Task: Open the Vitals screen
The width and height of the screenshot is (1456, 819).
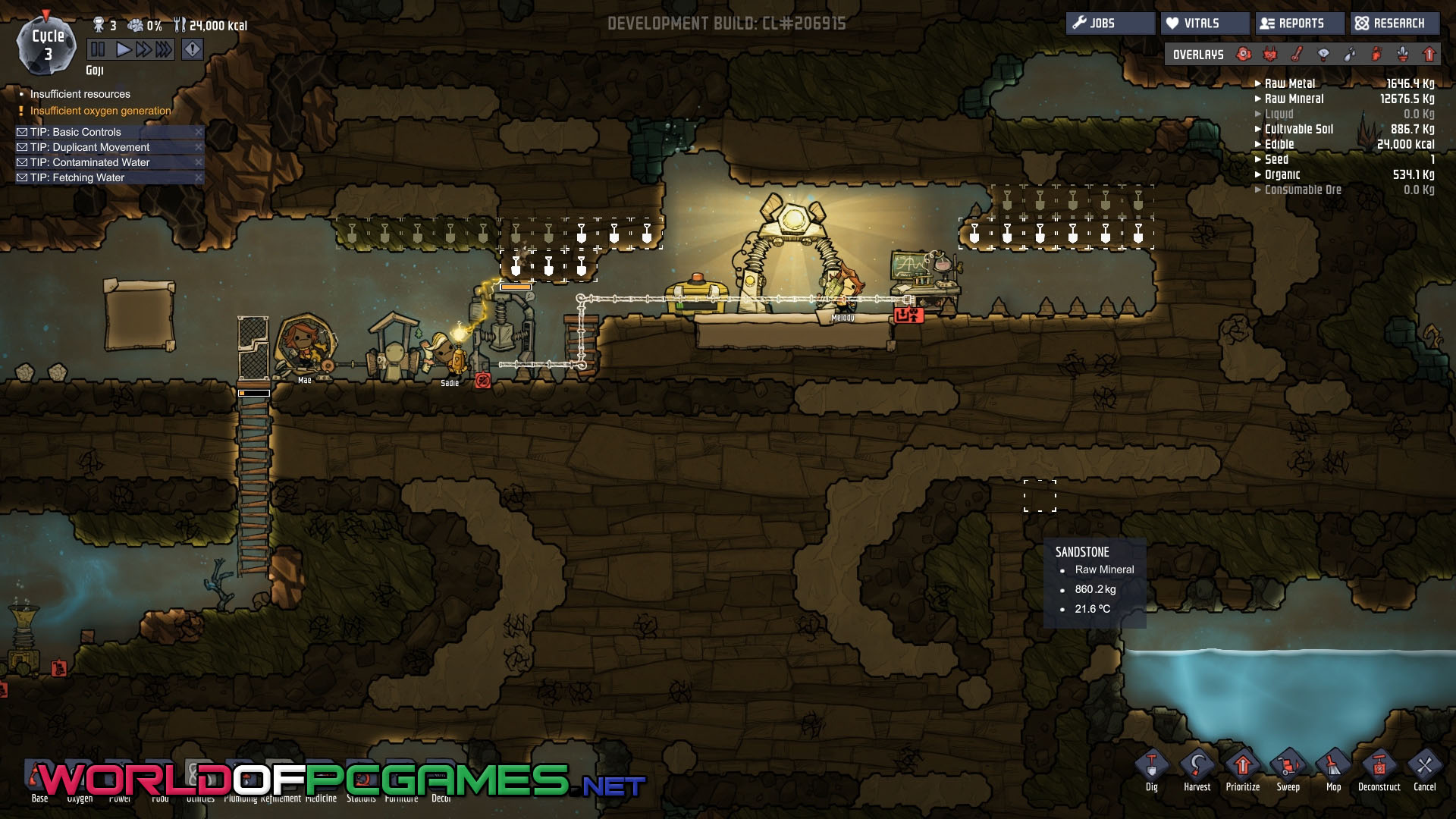Action: (1204, 24)
